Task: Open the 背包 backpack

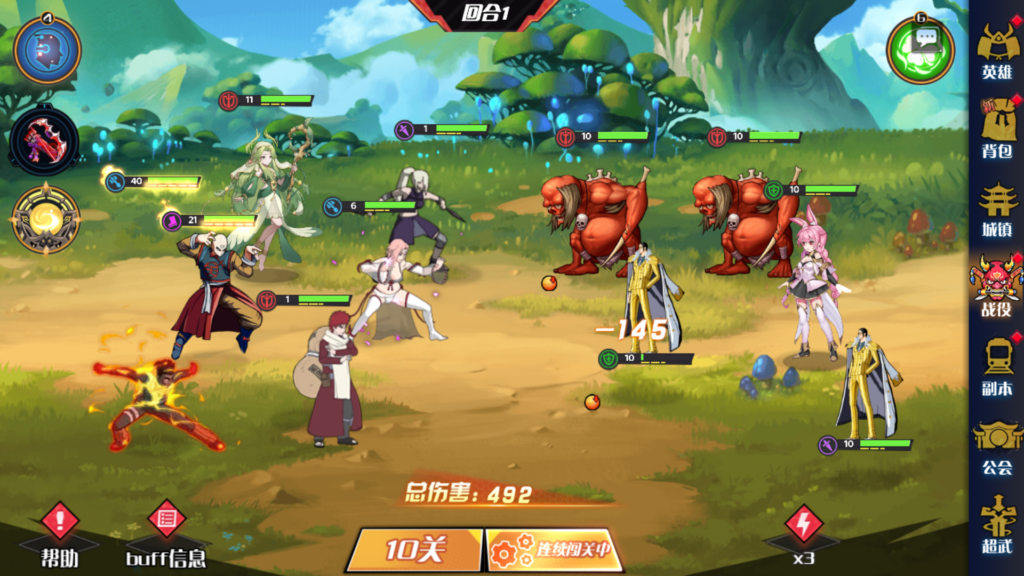Action: tap(996, 128)
